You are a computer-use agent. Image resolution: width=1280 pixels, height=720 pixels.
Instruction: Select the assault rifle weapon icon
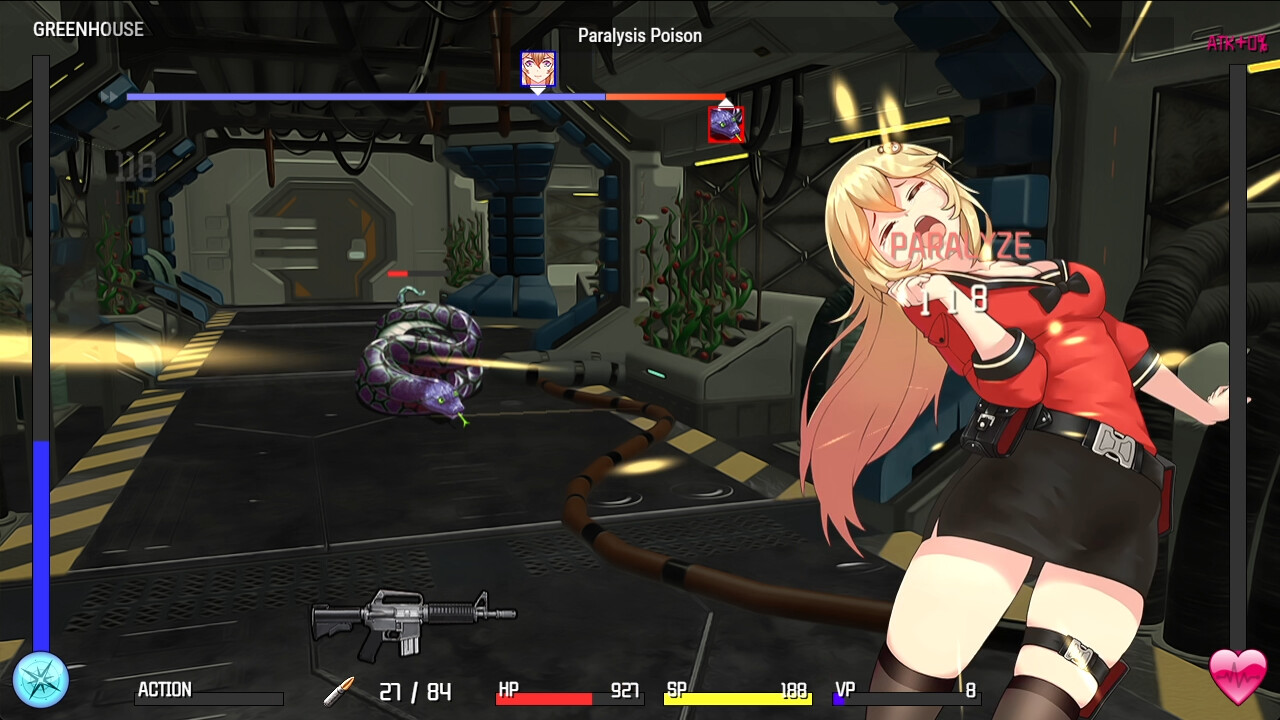(413, 622)
